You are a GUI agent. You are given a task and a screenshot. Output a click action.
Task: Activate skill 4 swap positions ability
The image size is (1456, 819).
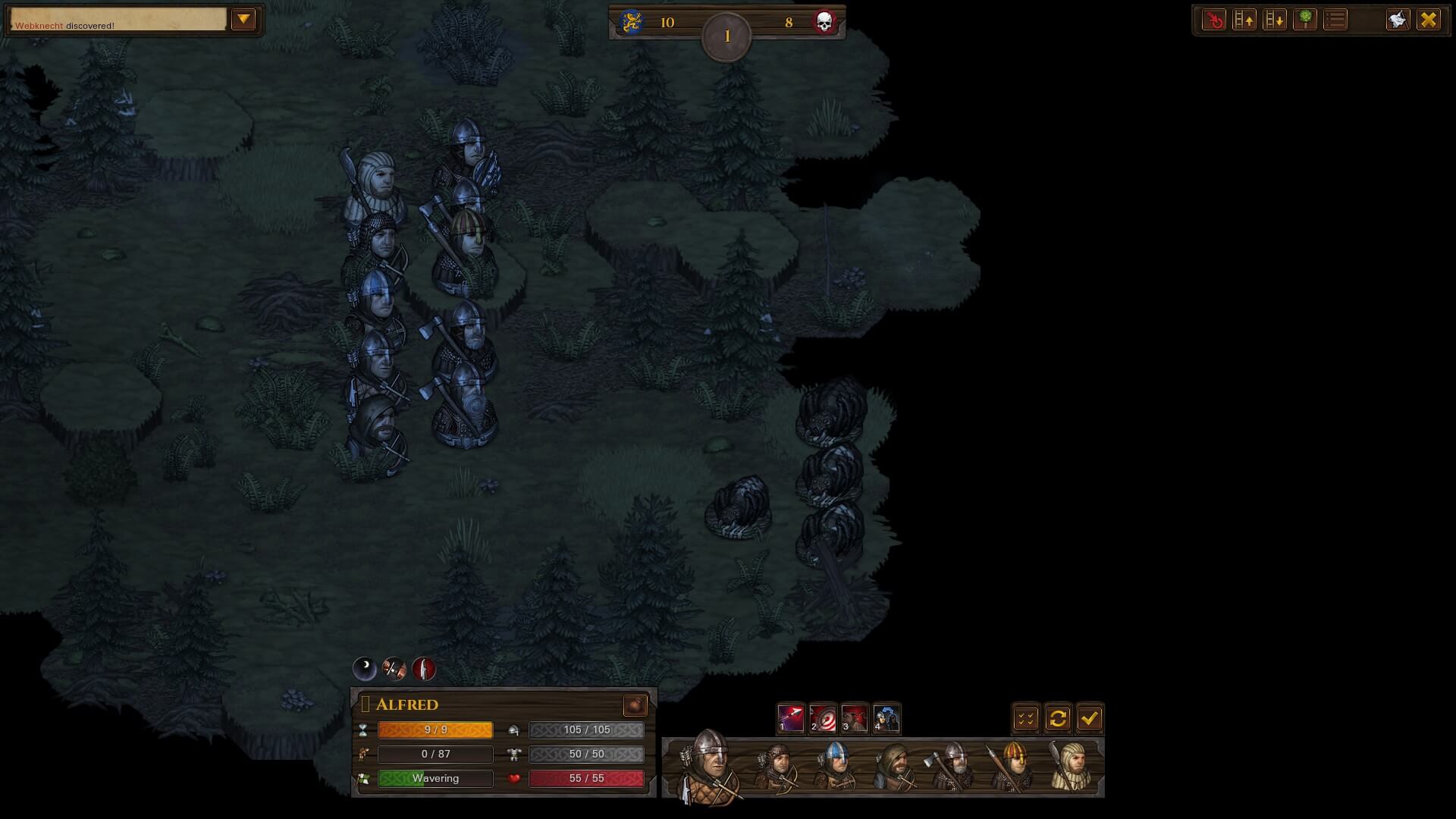point(886,717)
